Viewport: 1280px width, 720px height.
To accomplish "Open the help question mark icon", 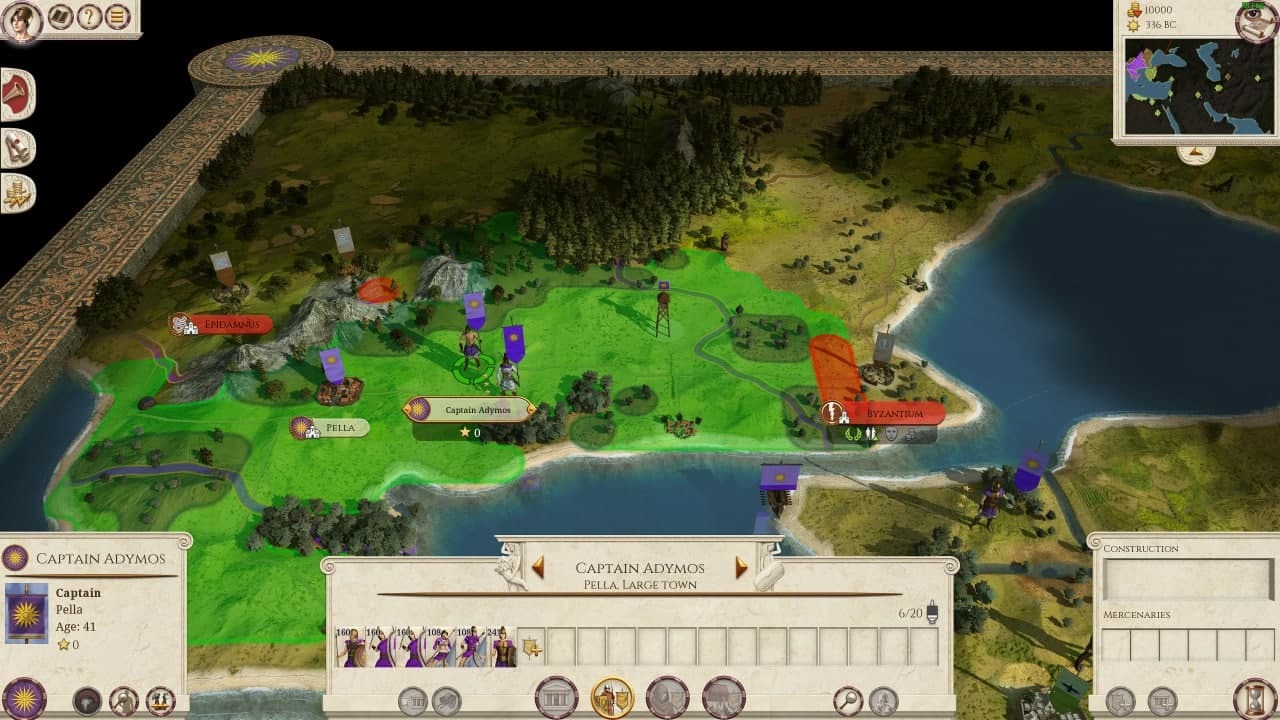I will point(89,18).
